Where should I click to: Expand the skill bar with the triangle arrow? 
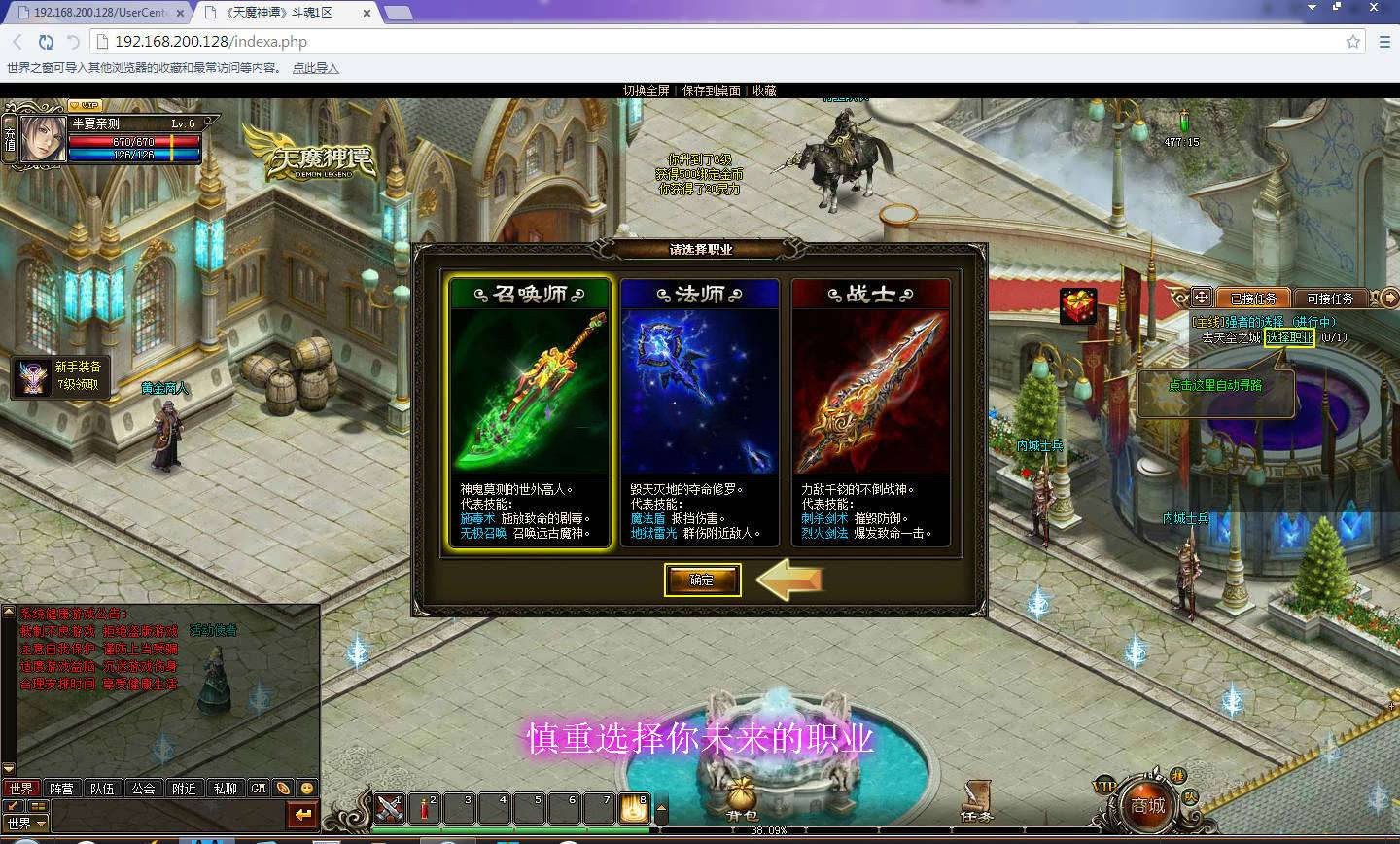[x=663, y=807]
